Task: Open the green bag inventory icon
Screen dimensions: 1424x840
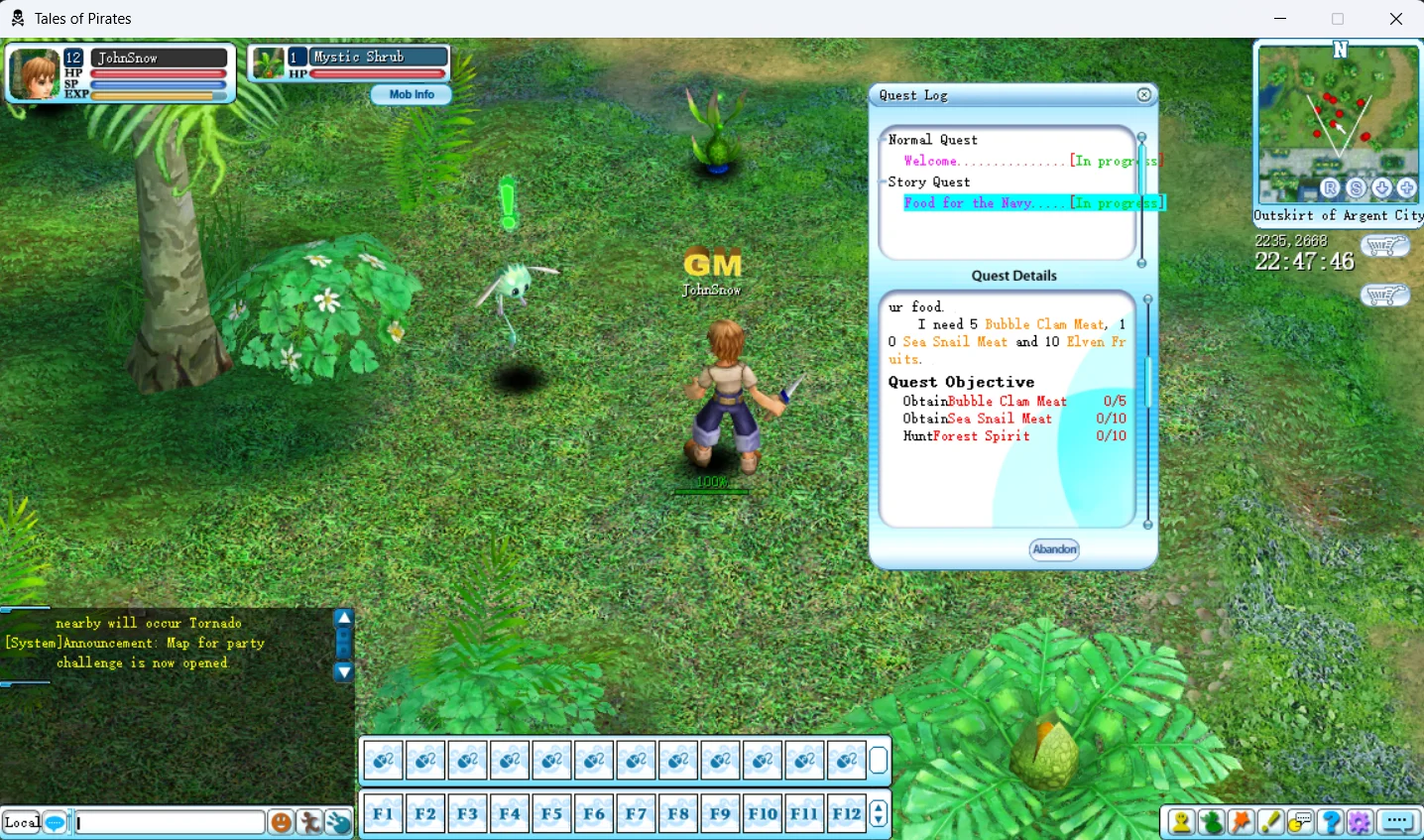Action: tap(1212, 822)
